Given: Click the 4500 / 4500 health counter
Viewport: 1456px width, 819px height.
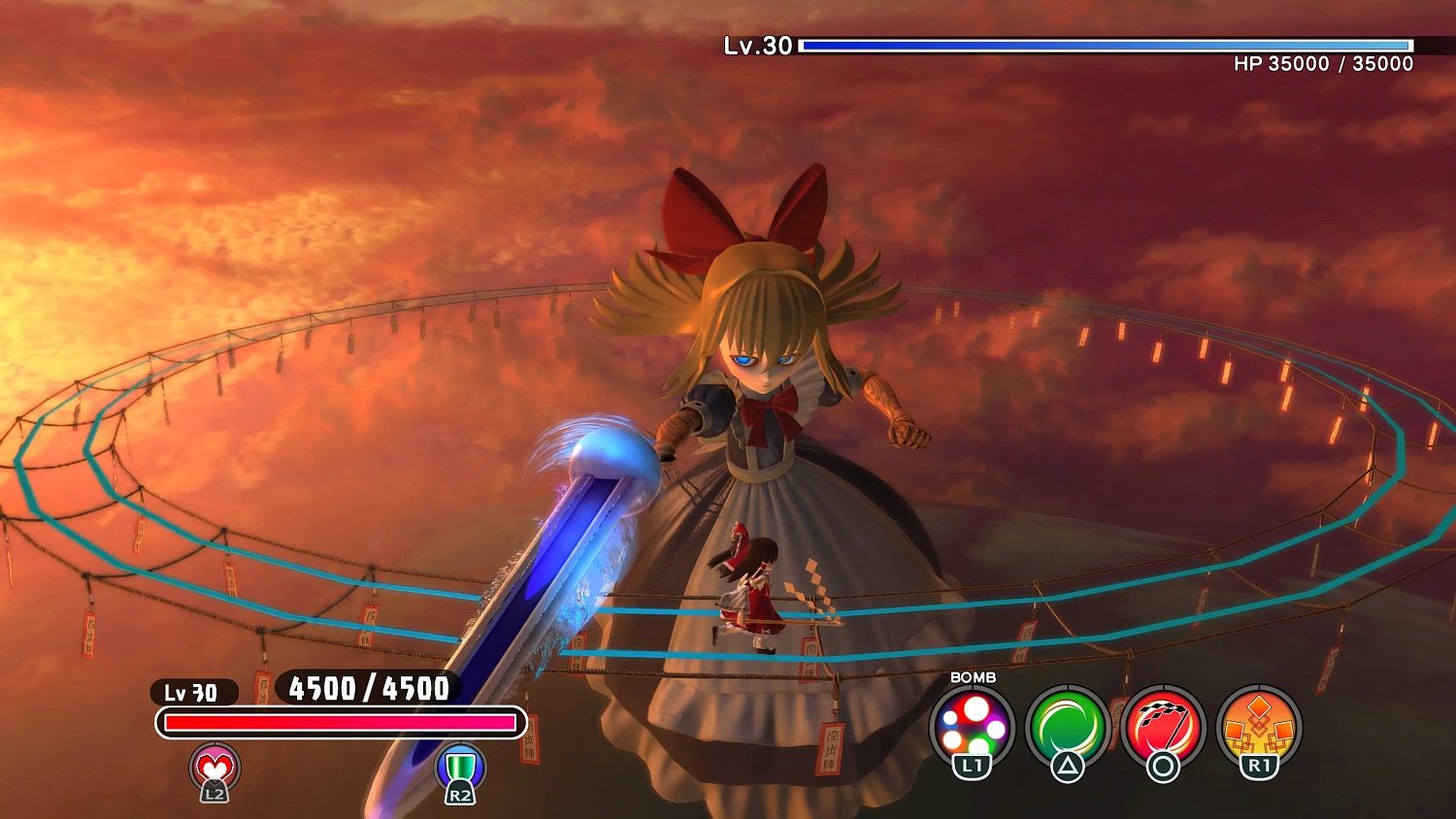Looking at the screenshot, I should 367,689.
